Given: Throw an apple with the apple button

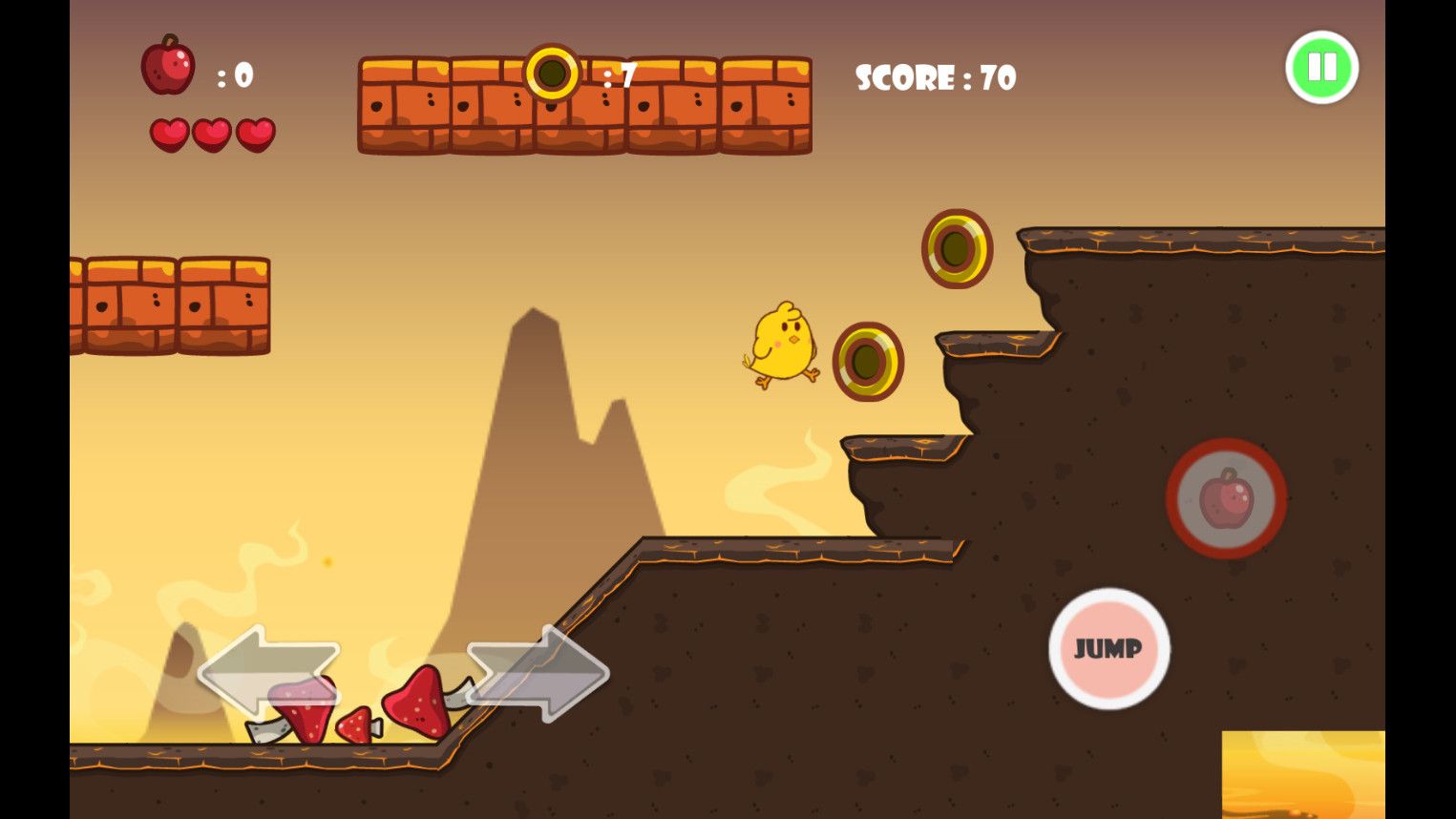Looking at the screenshot, I should [x=1226, y=498].
